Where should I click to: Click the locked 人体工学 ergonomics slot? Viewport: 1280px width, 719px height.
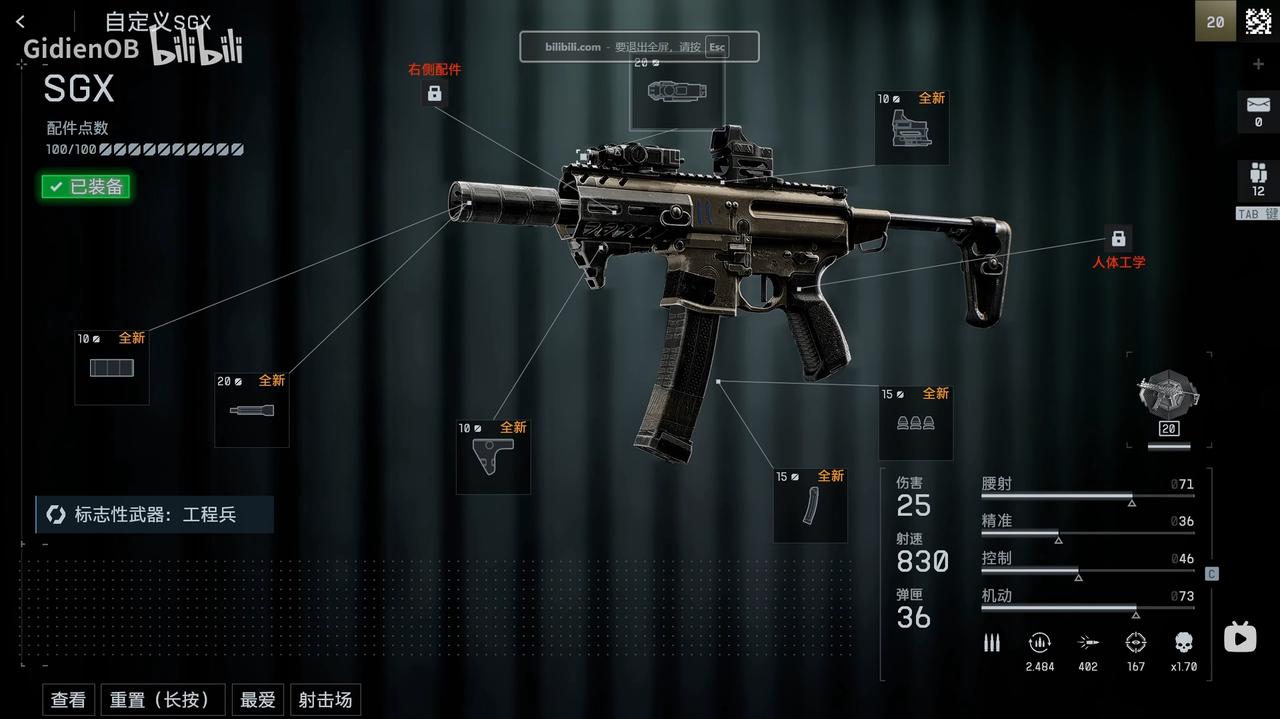pyautogui.click(x=1118, y=239)
